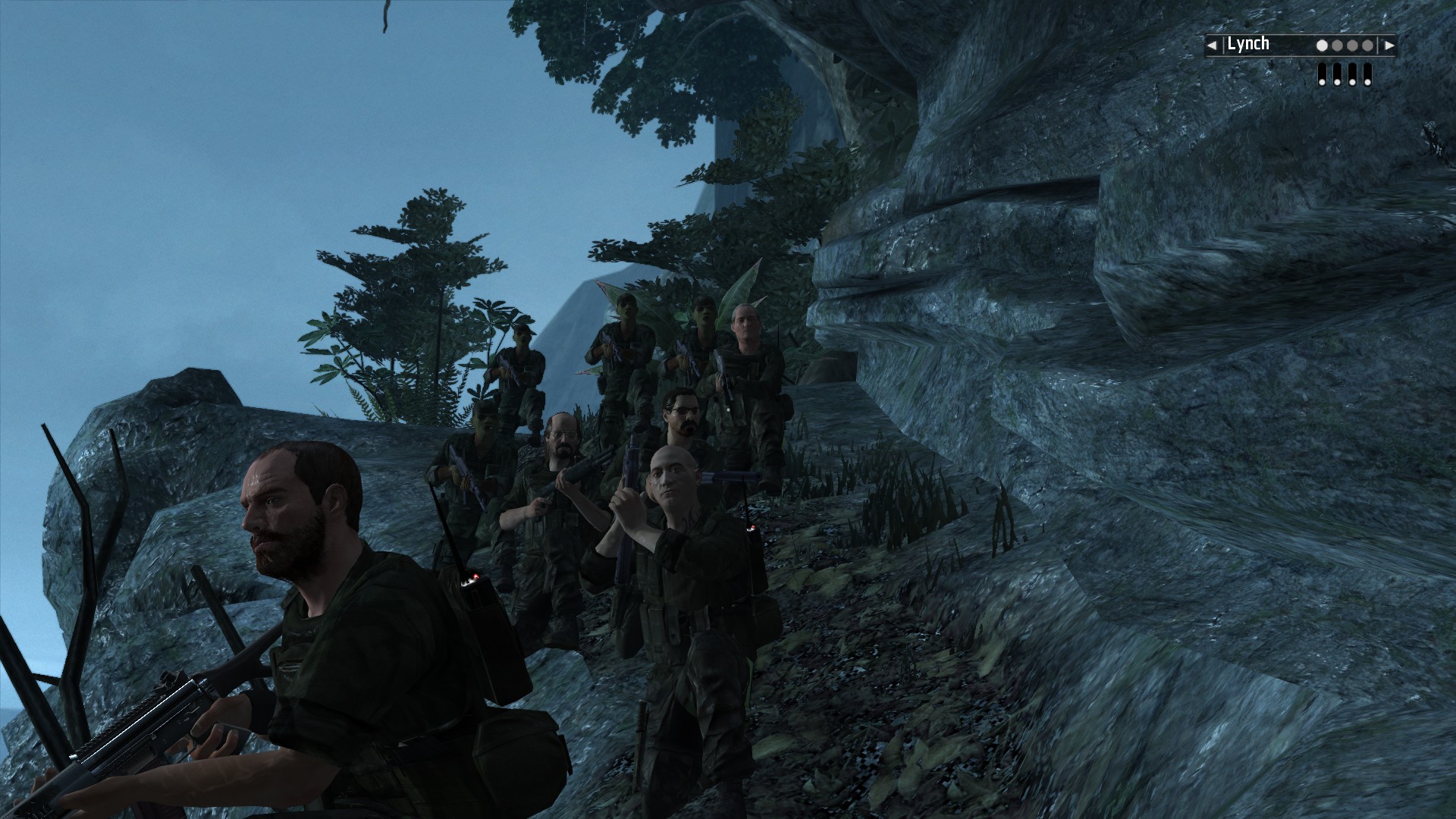Select the Lynch name label
Screen dimensions: 1456x819
point(1248,44)
